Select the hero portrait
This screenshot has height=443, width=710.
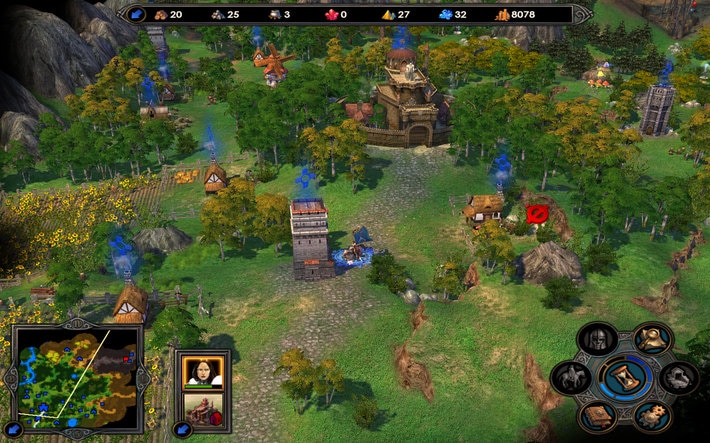pos(203,371)
